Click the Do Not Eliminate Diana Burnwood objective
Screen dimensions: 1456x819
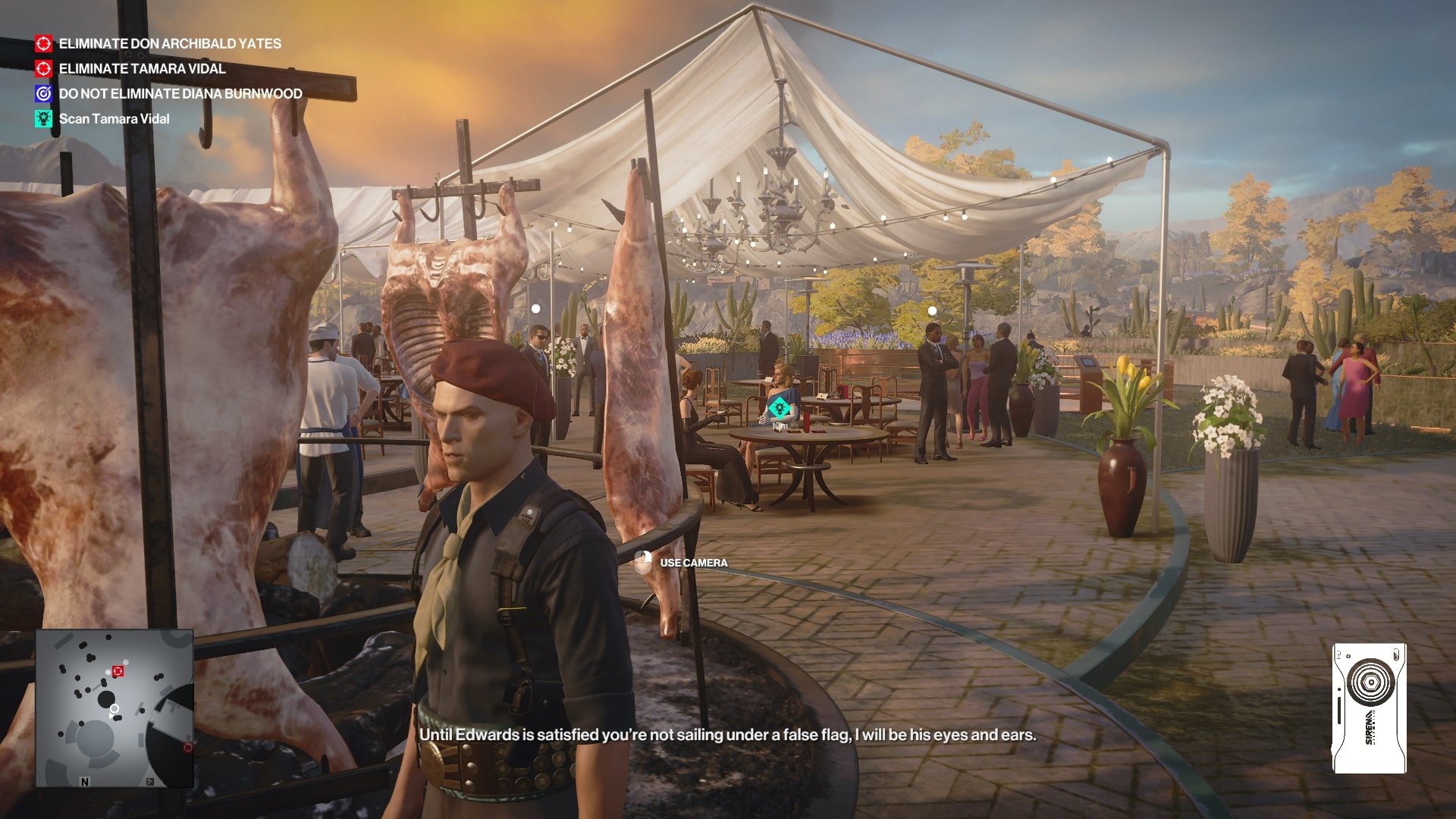coord(180,94)
